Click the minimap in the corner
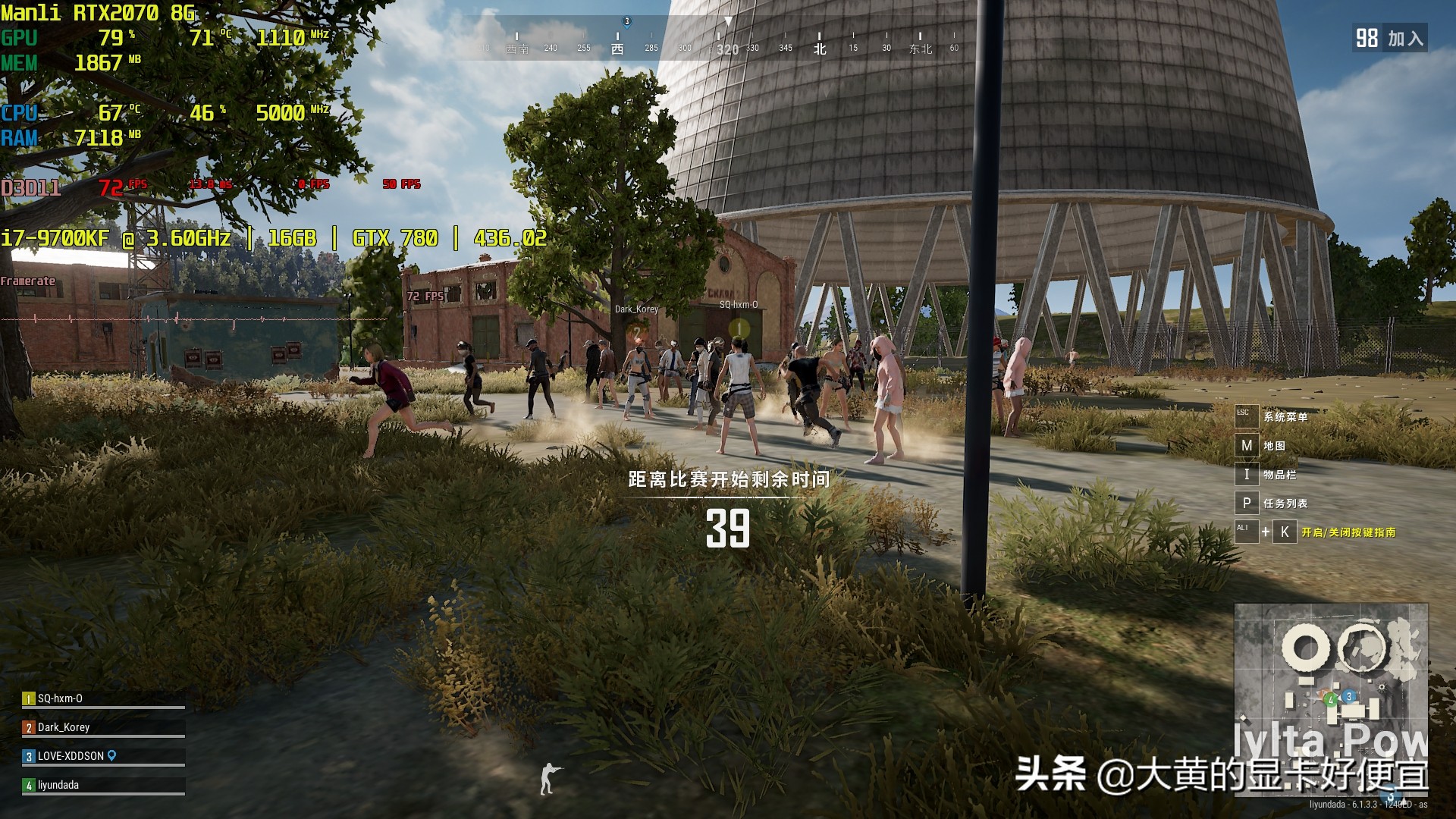The image size is (1456, 819). tap(1331, 698)
